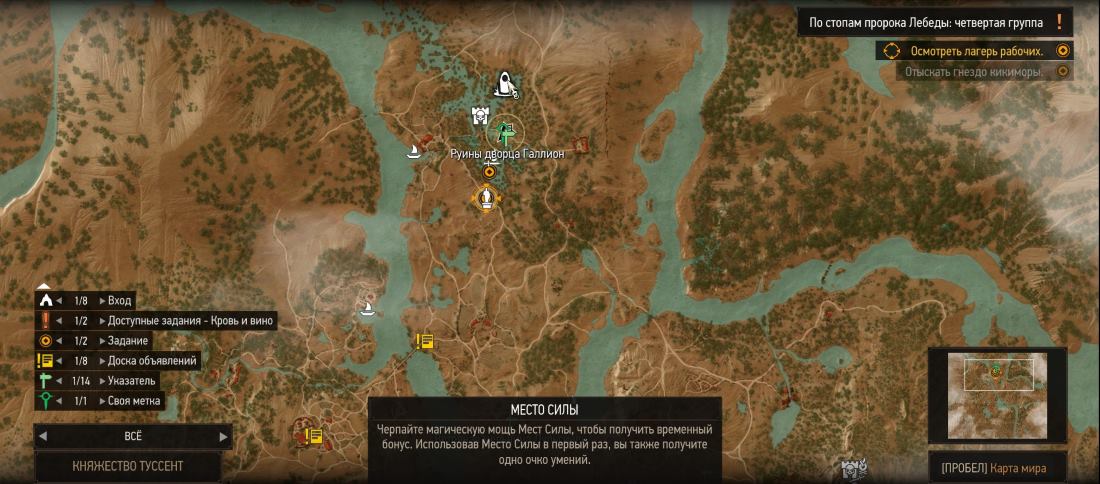Choose the 'Вход' legend entry

pos(118,300)
